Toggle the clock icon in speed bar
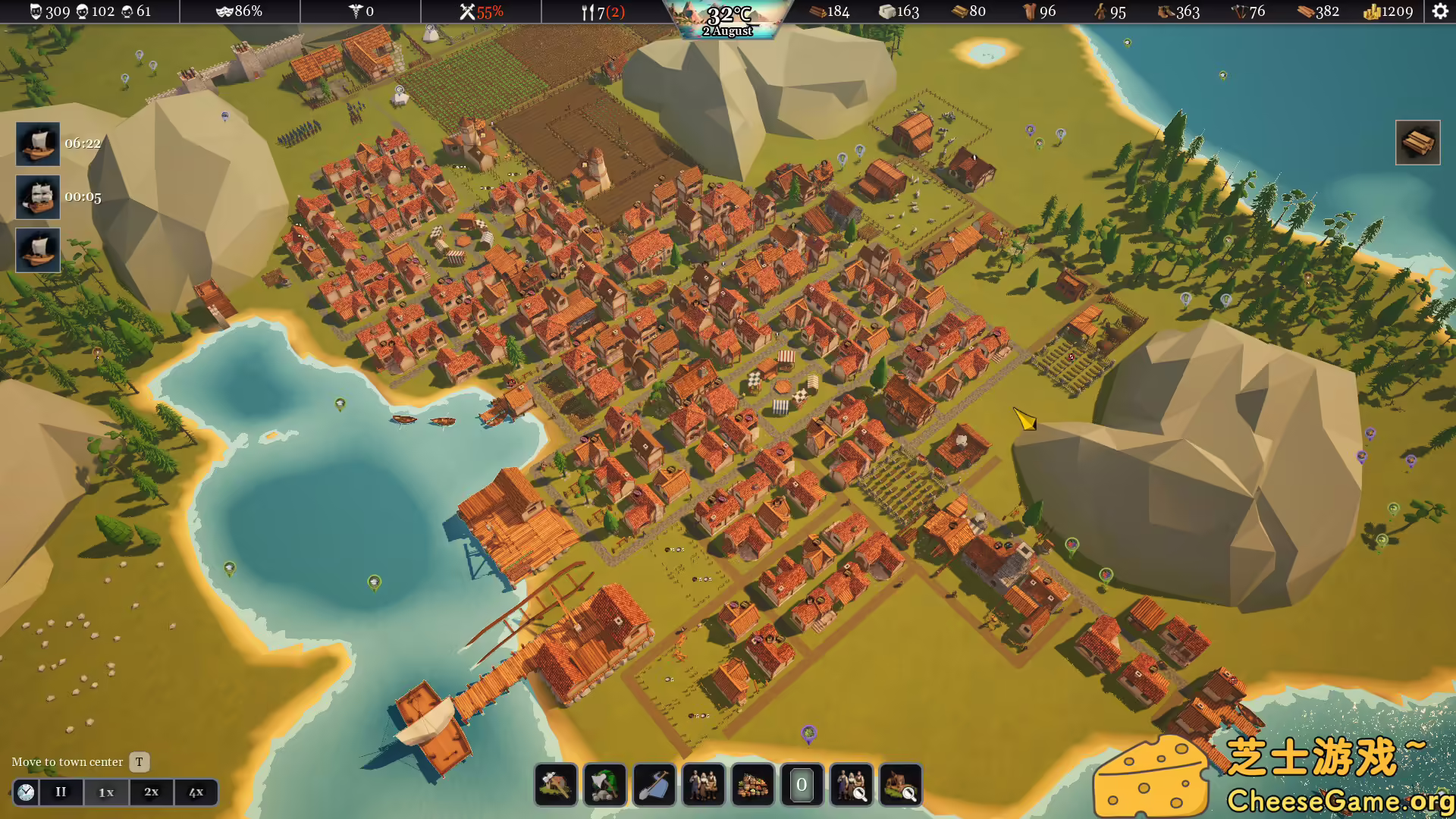This screenshot has height=819, width=1456. (x=25, y=792)
